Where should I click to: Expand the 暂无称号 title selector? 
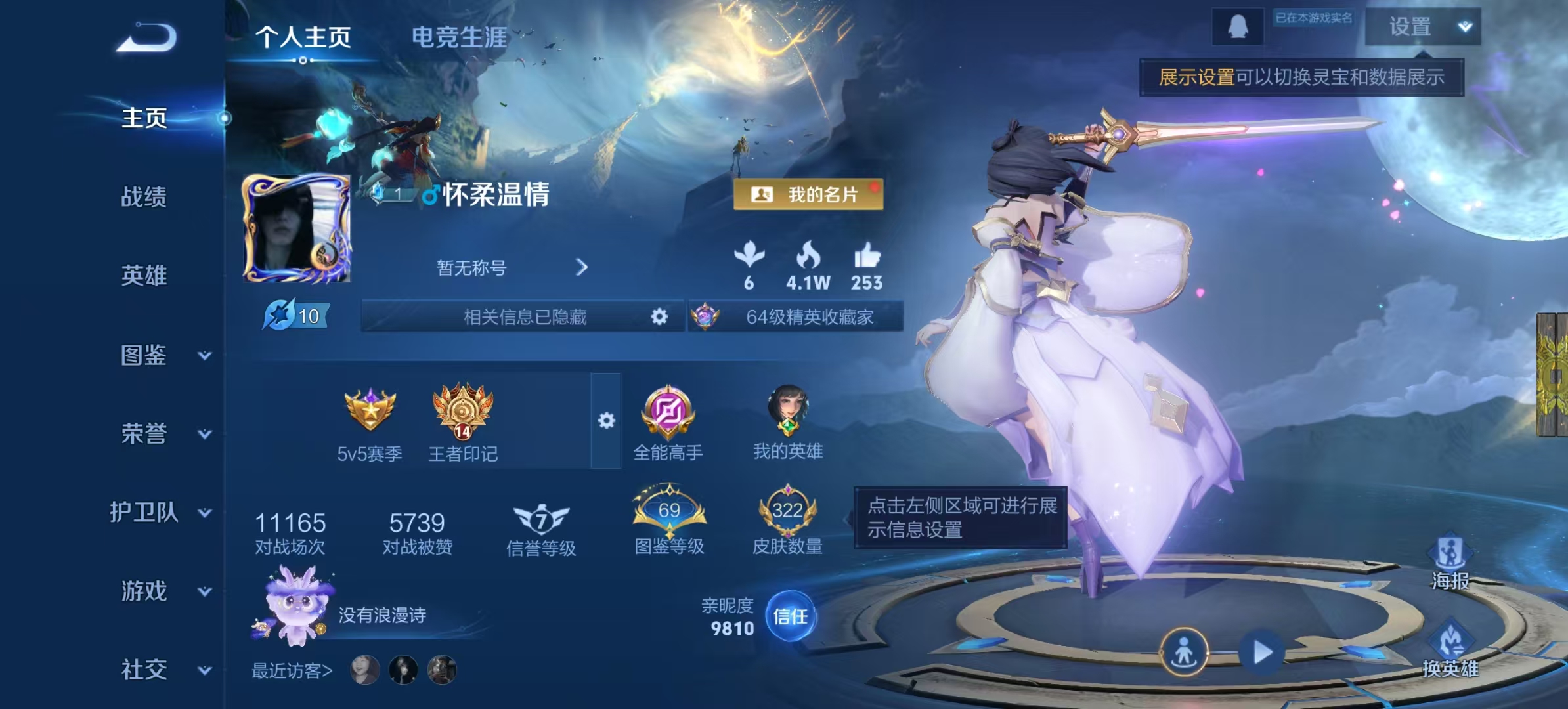(x=580, y=267)
